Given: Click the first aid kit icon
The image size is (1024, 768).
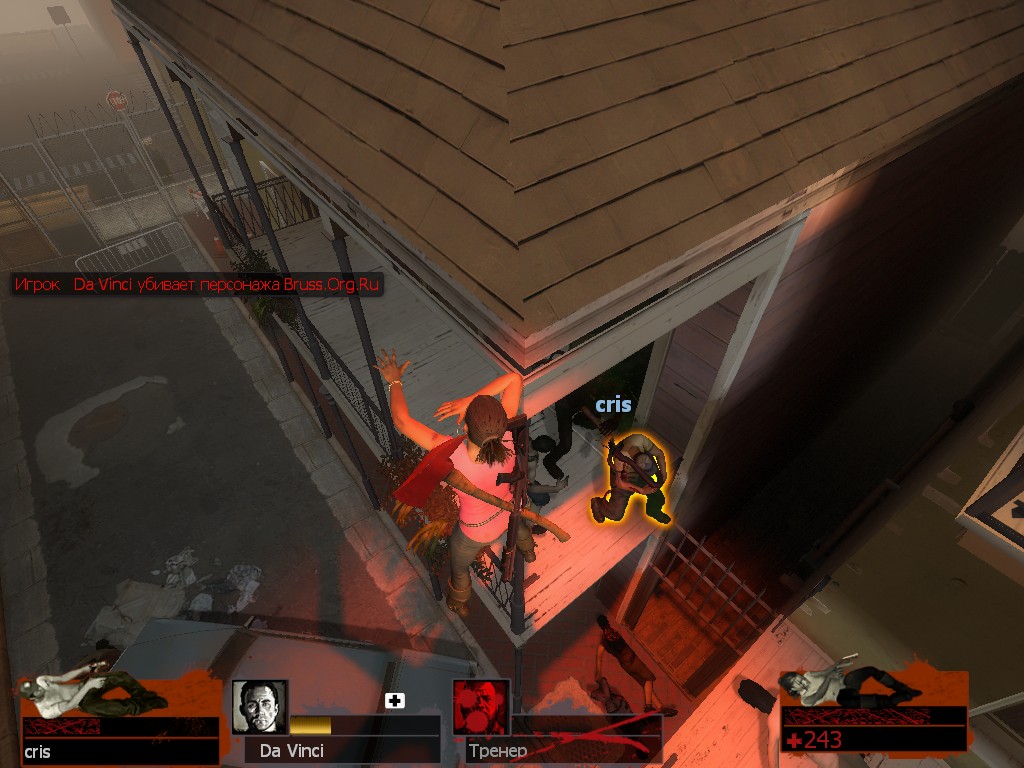Looking at the screenshot, I should (x=395, y=701).
